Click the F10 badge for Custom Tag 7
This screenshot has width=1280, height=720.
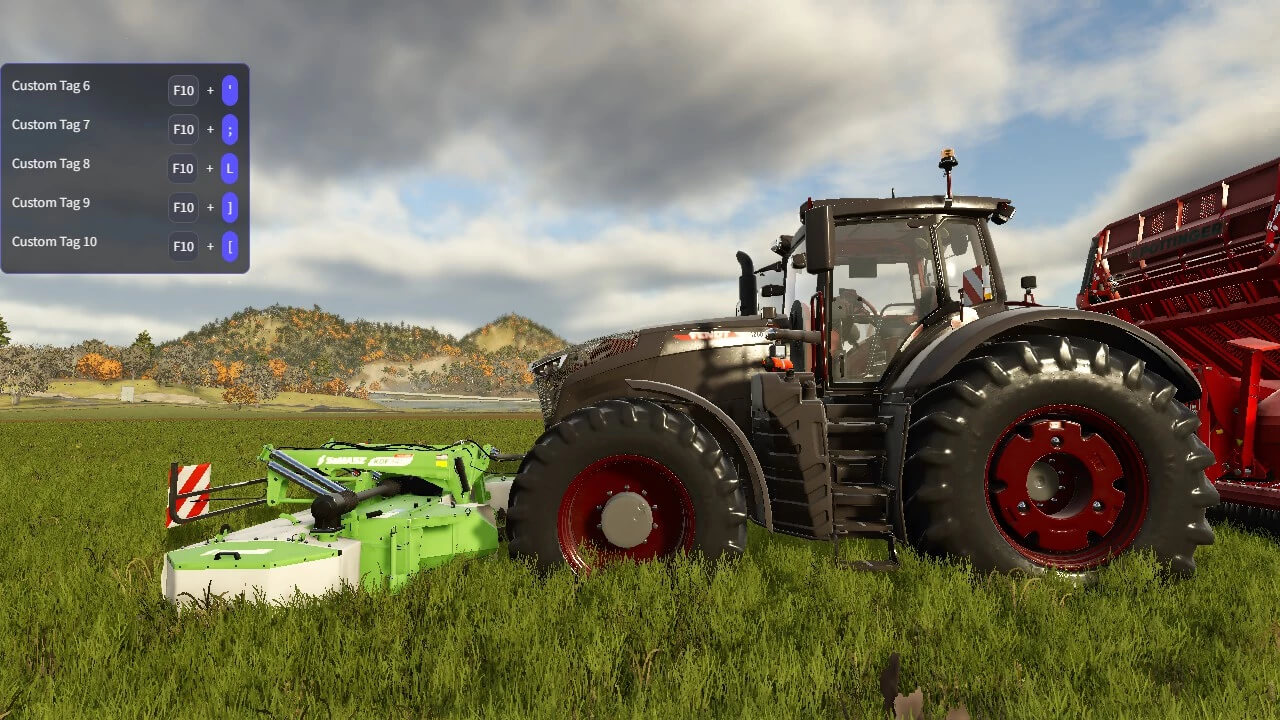pyautogui.click(x=183, y=129)
